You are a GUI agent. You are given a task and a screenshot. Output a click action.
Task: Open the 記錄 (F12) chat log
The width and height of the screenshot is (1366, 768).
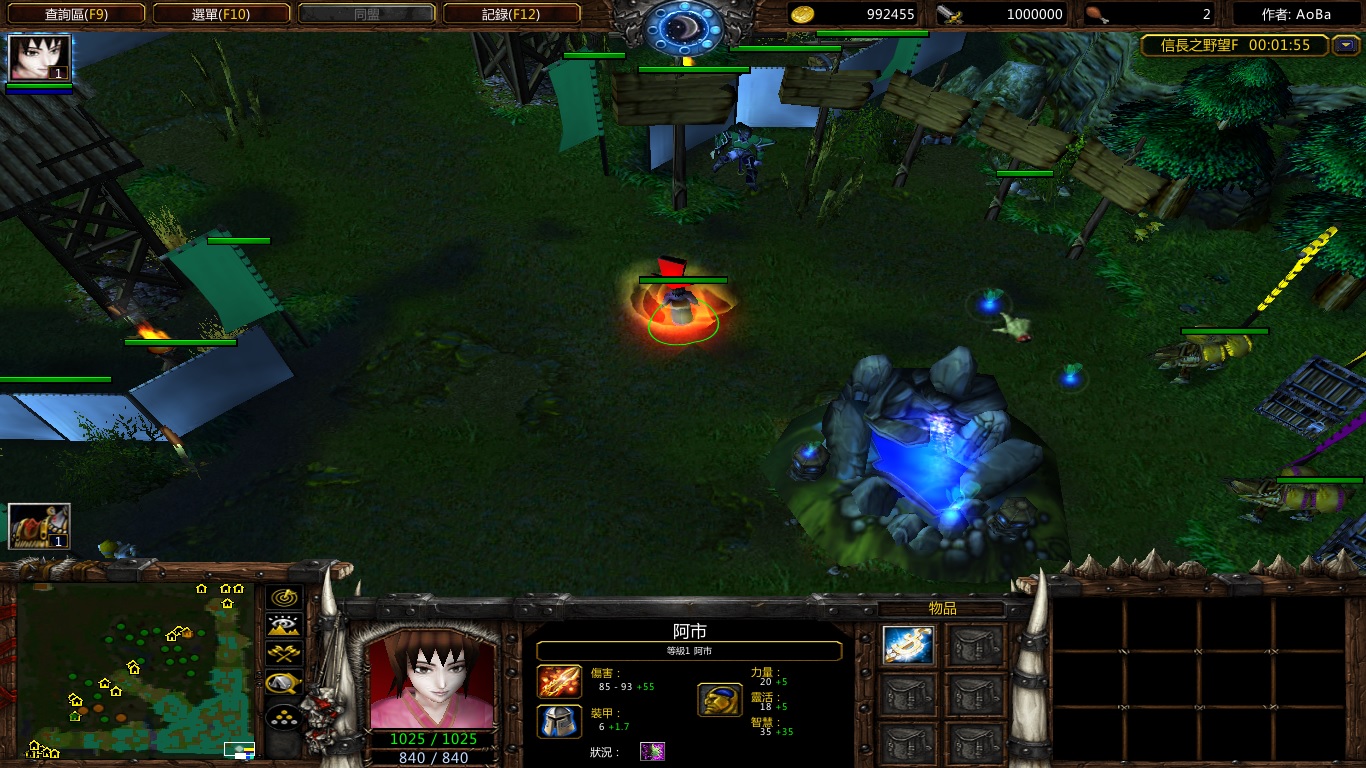click(x=511, y=14)
